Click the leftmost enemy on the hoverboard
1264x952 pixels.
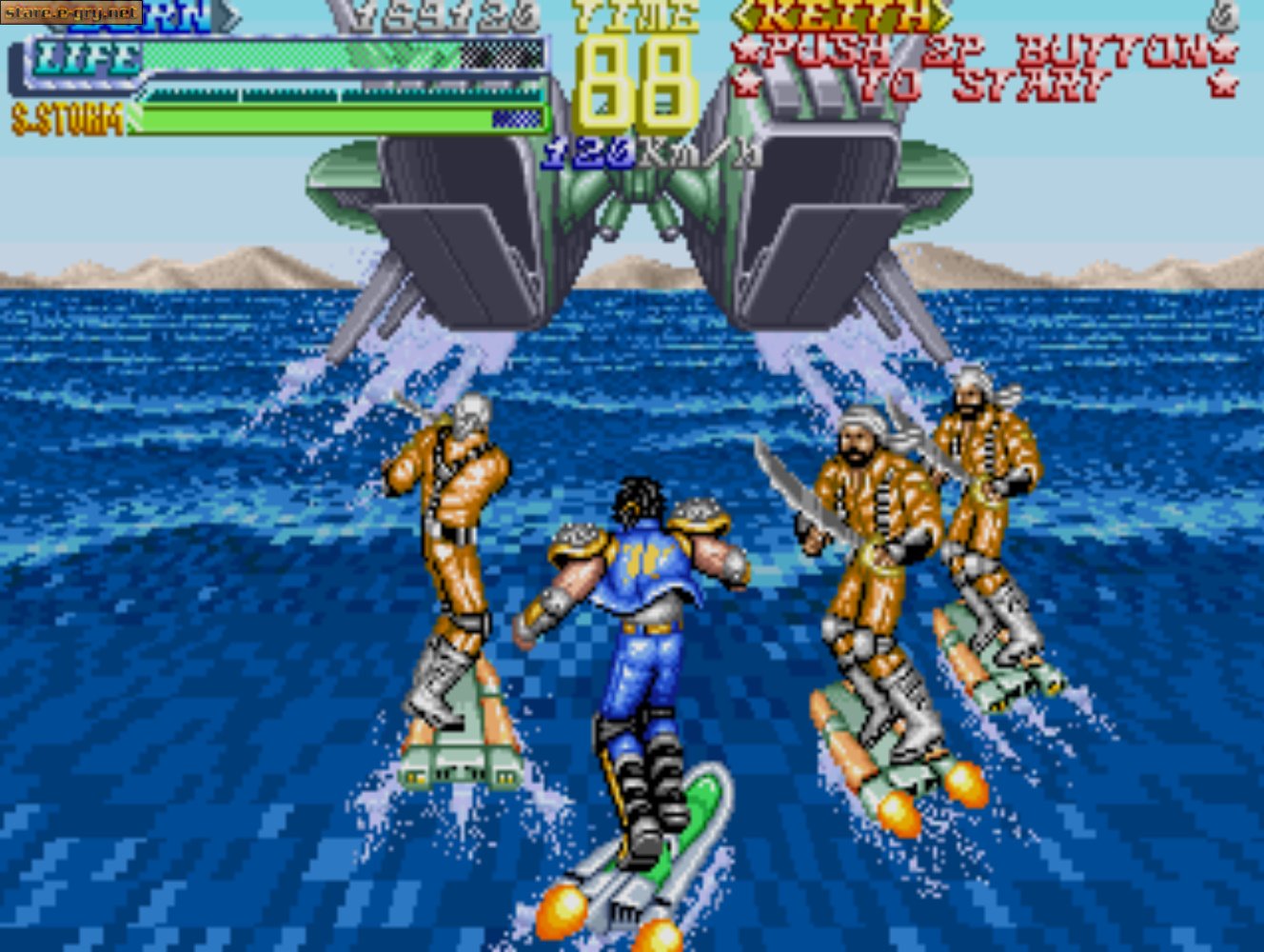point(447,524)
